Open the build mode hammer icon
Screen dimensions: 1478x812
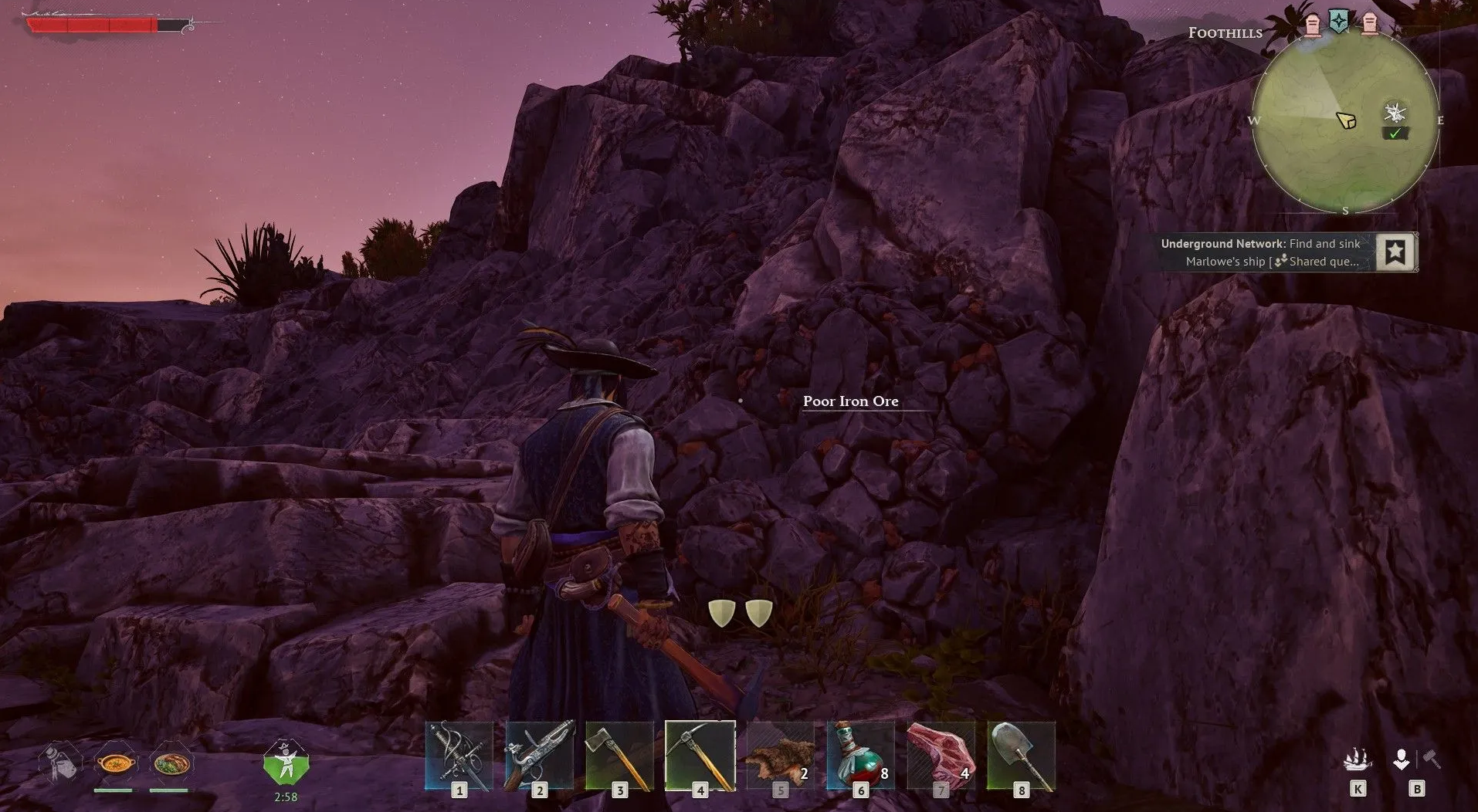pos(1431,759)
